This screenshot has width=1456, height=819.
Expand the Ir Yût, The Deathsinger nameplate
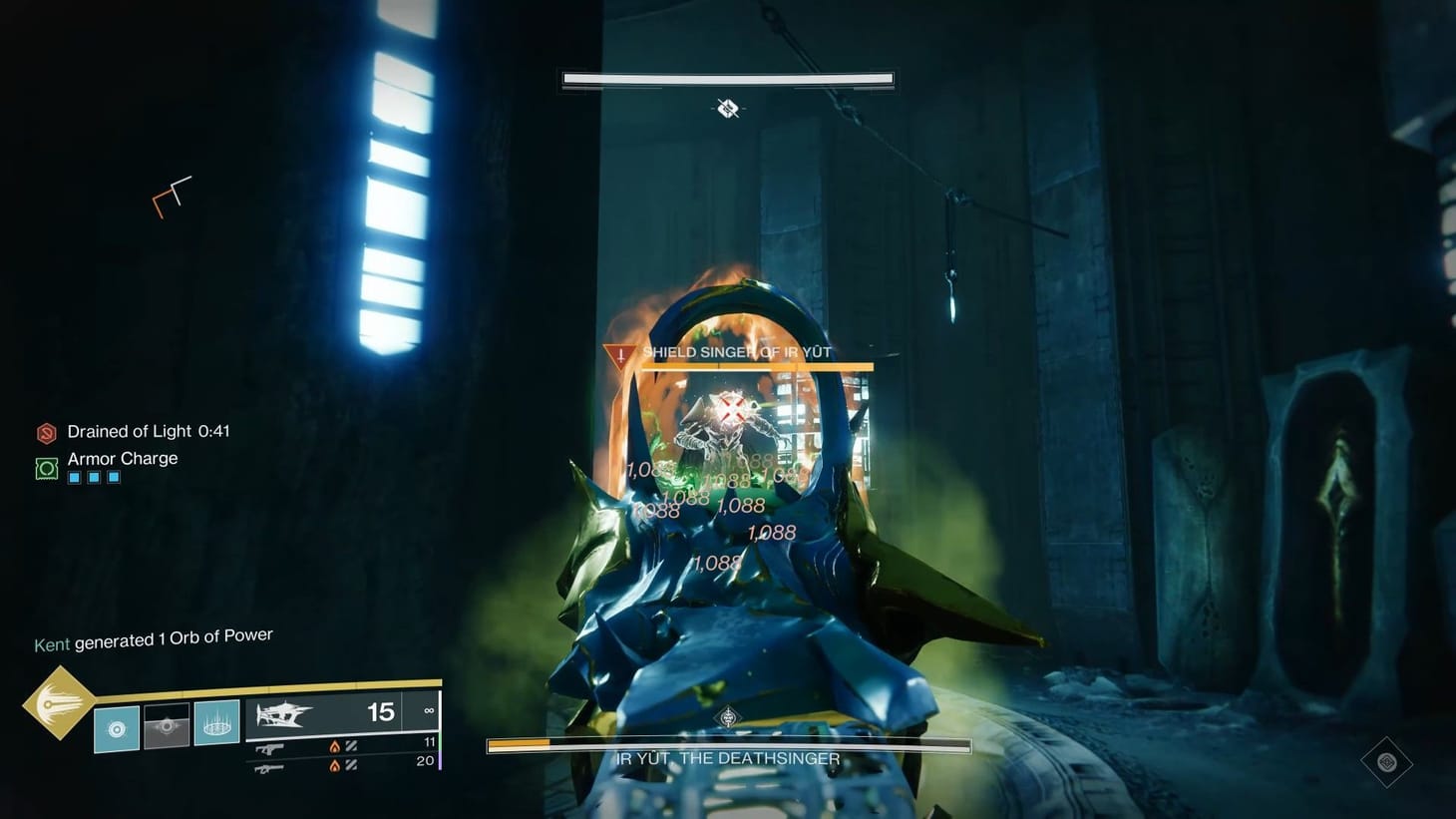click(728, 758)
